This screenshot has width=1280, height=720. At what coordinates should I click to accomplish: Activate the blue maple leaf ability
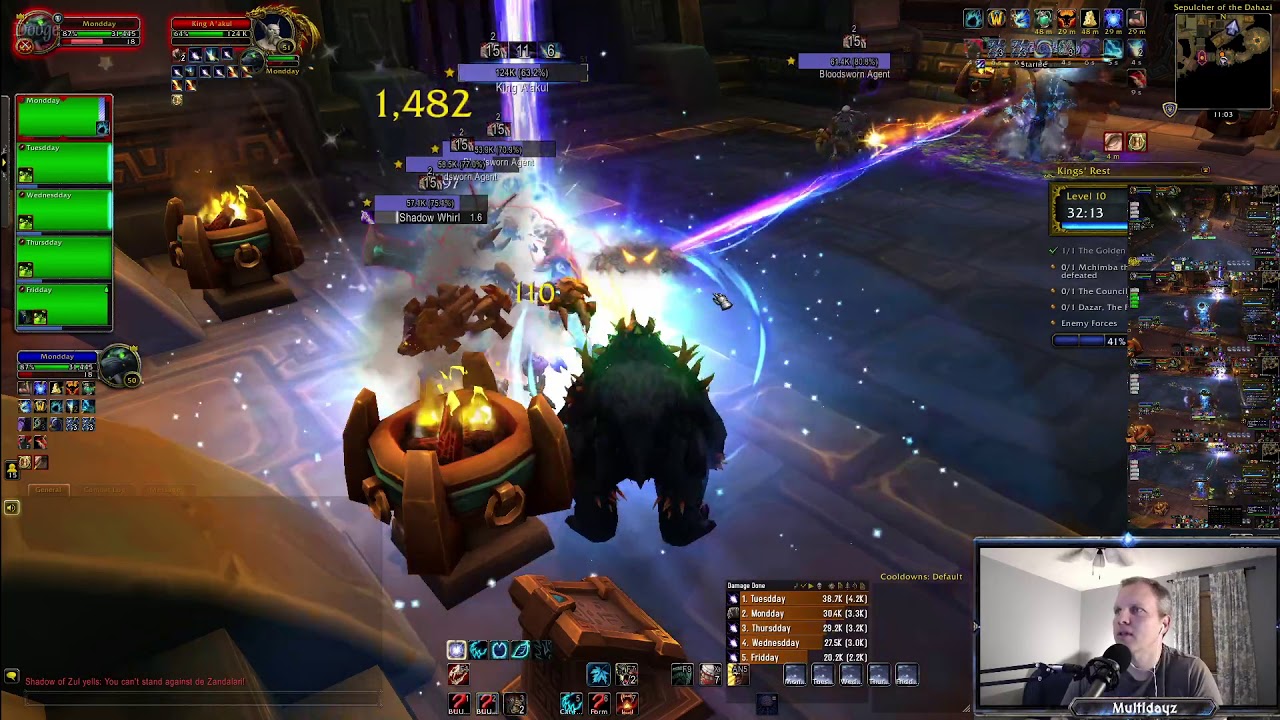tap(598, 675)
